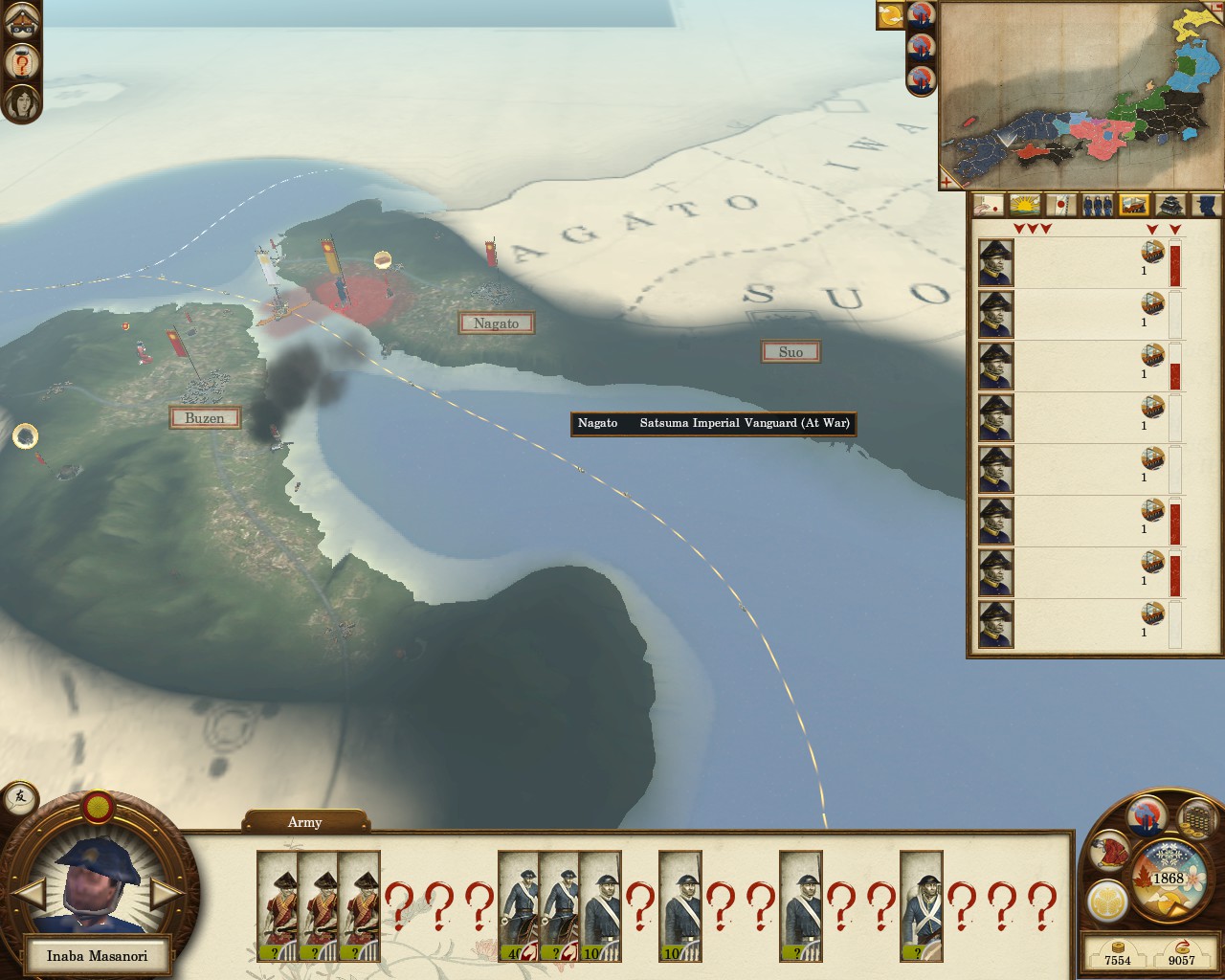Open diplomacy with the bowing figure icon
This screenshot has height=980, width=1225.
click(1110, 852)
